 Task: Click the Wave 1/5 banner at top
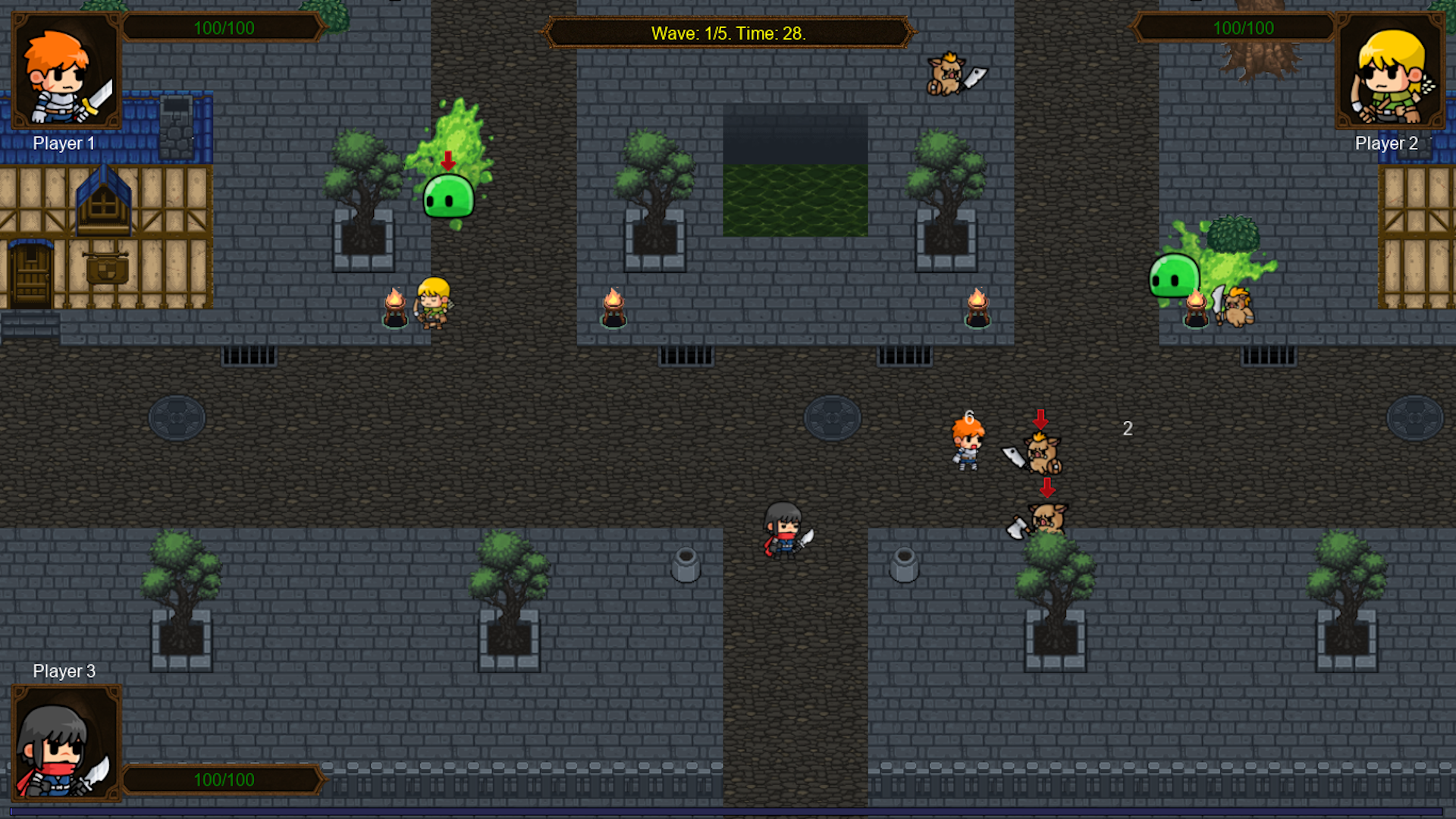726,33
